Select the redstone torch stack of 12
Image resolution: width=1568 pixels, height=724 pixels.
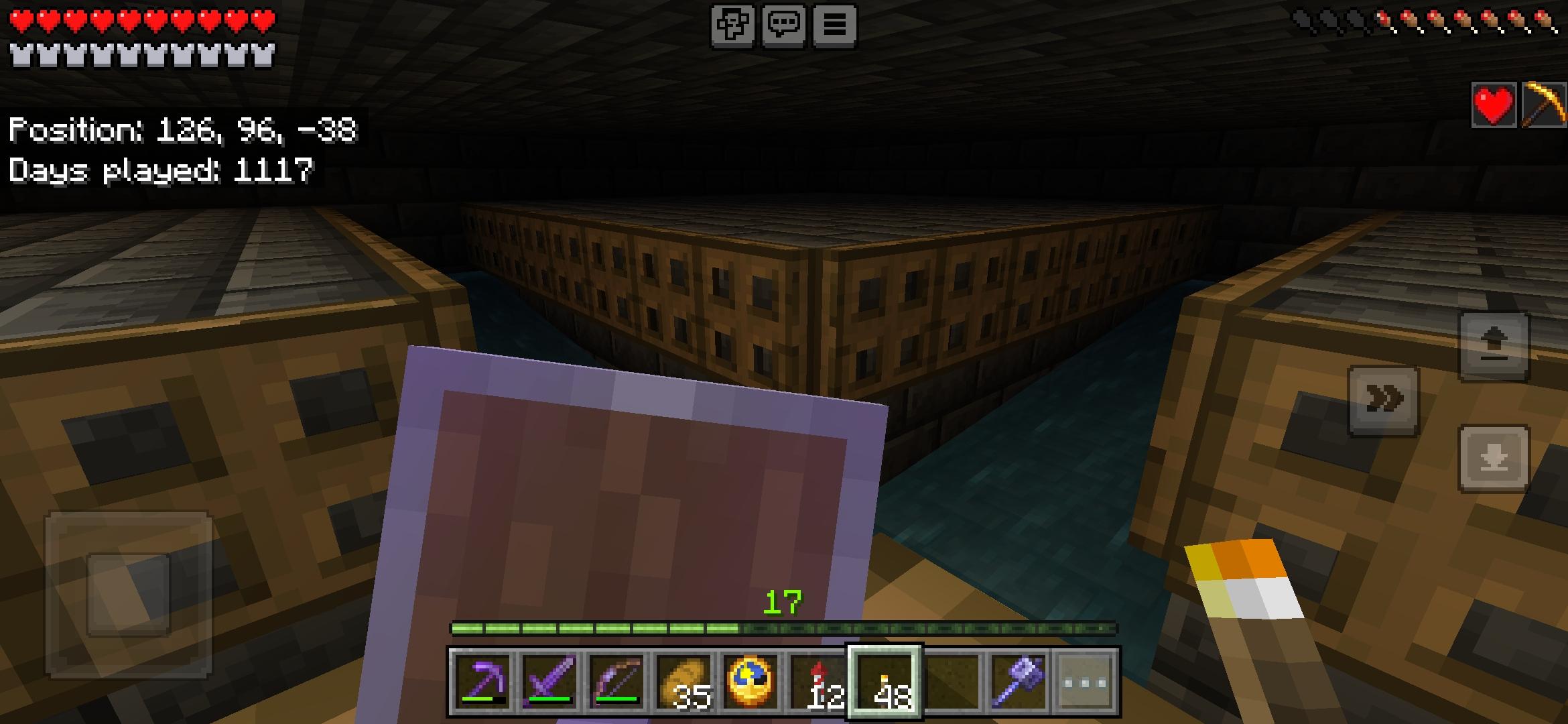point(818,680)
